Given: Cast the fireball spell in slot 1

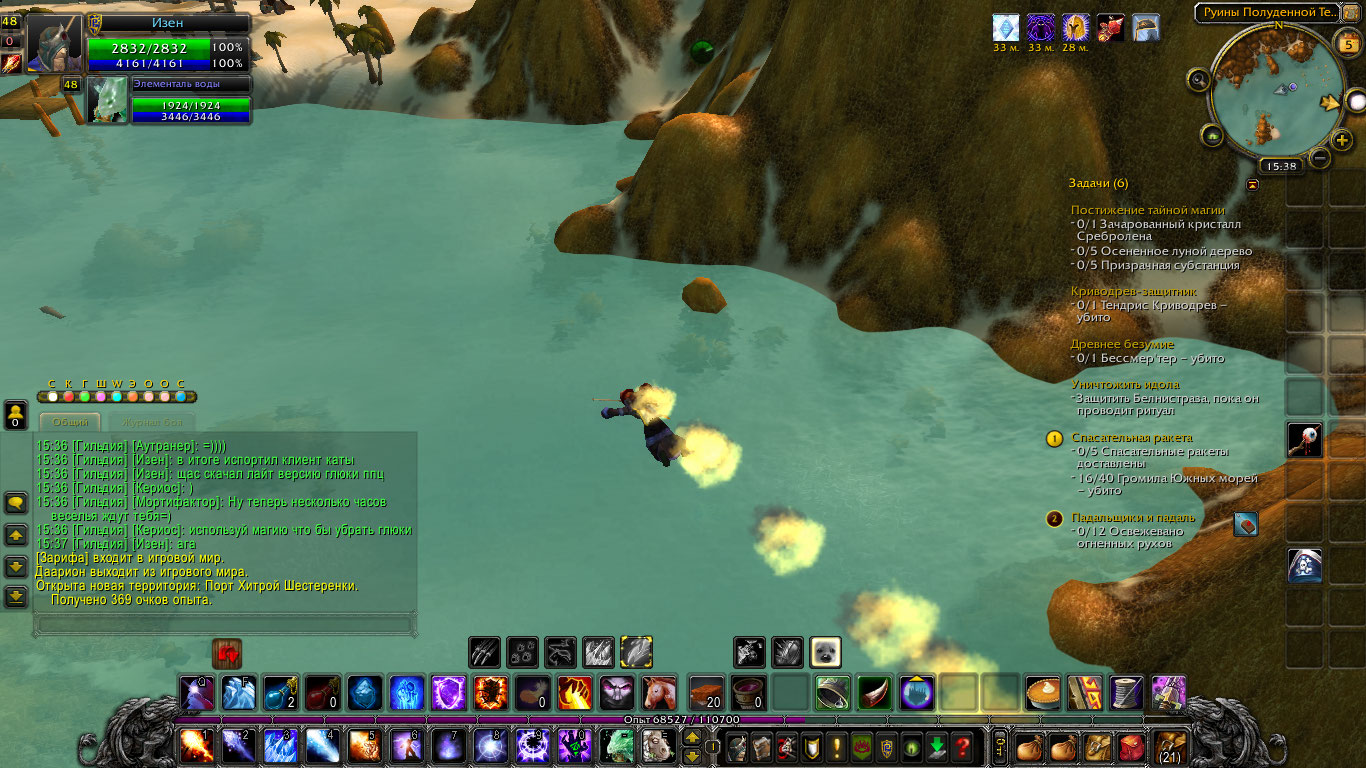Looking at the screenshot, I should pos(195,746).
